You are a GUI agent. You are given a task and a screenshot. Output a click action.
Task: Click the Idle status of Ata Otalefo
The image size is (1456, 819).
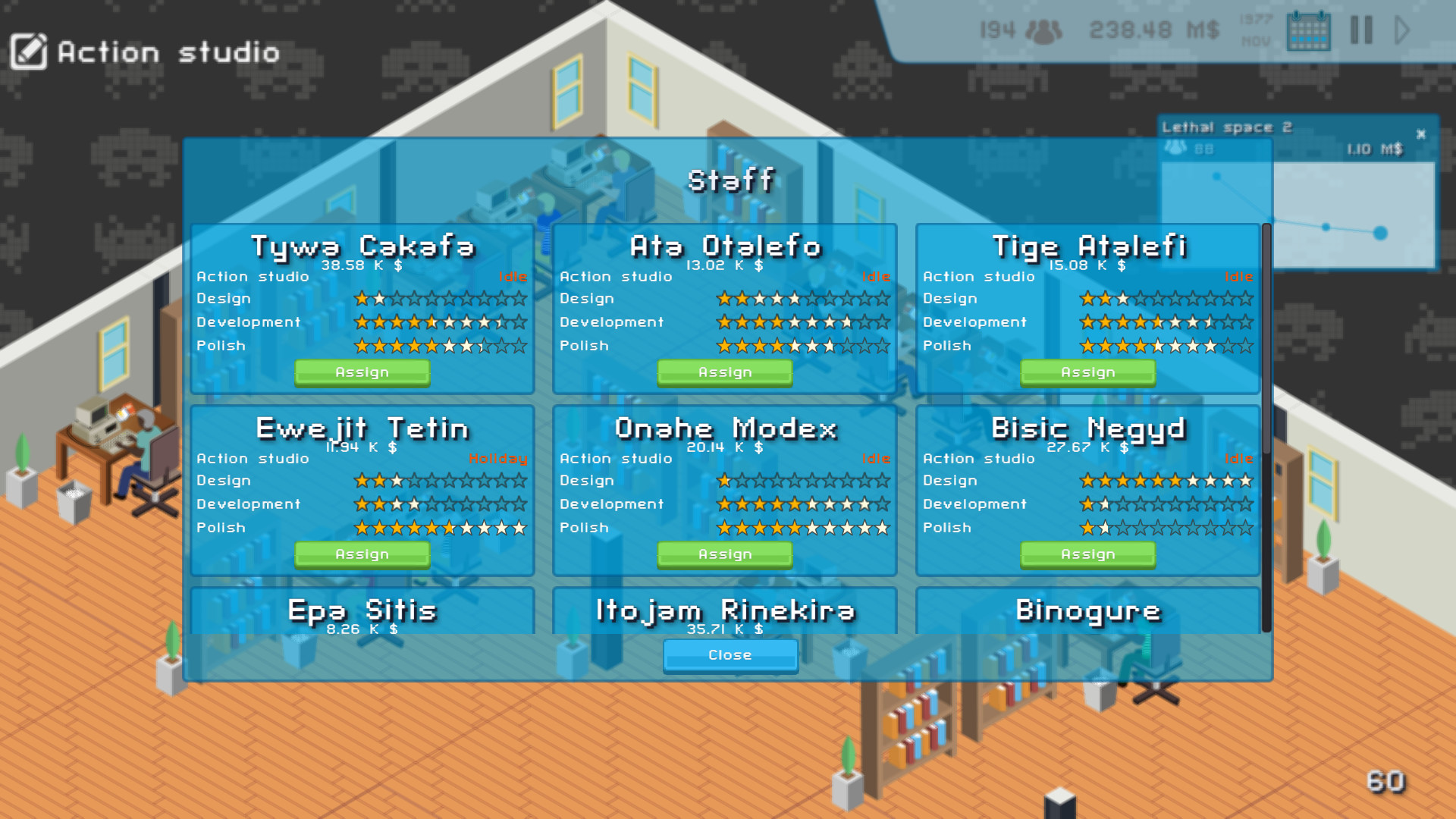coord(877,277)
